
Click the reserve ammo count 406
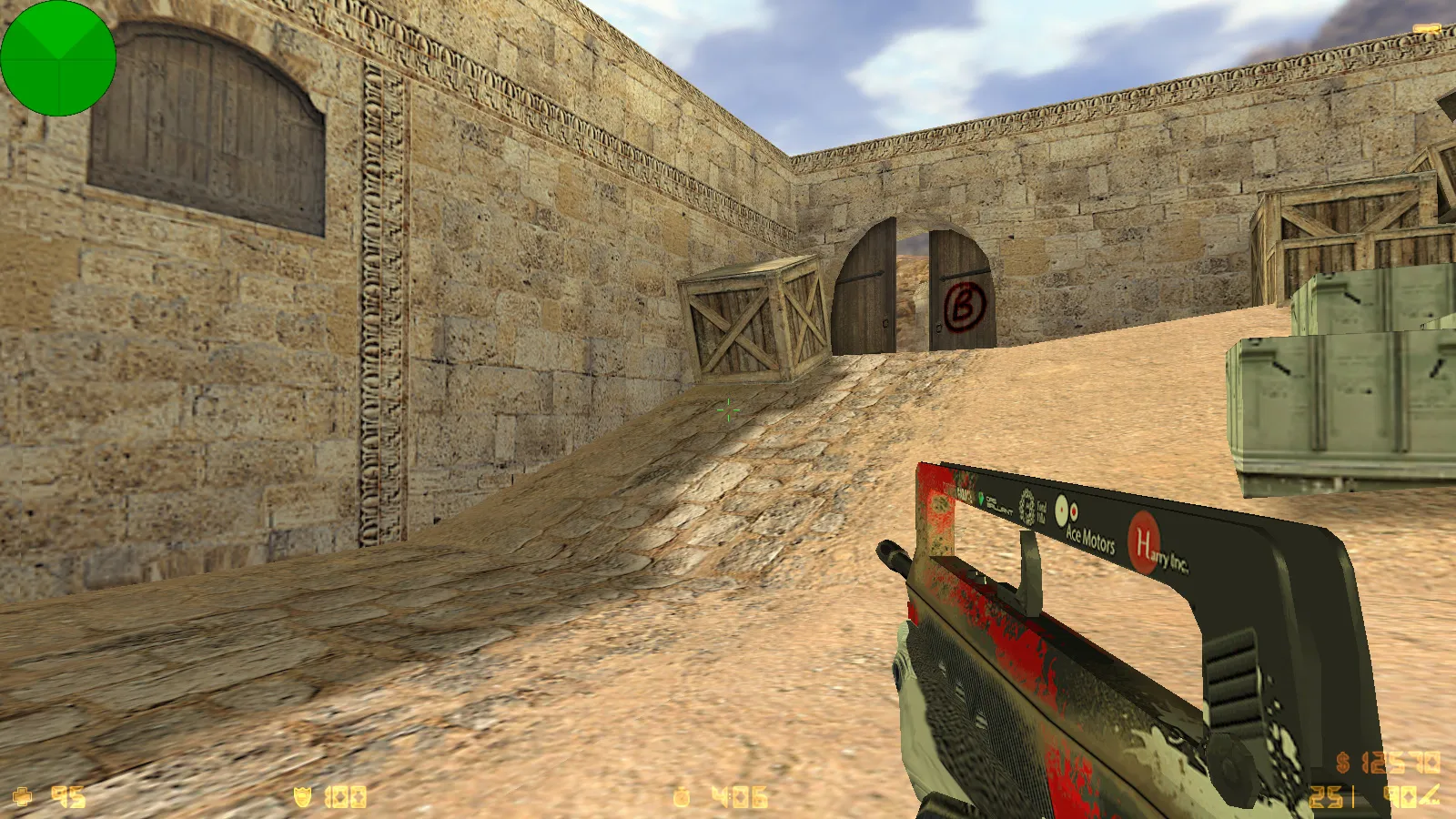737,794
